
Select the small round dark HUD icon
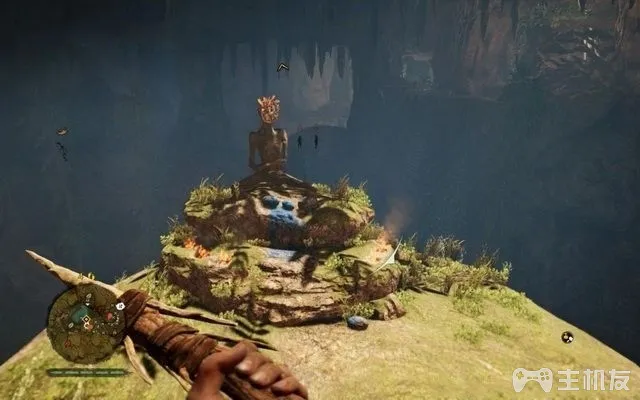567,337
